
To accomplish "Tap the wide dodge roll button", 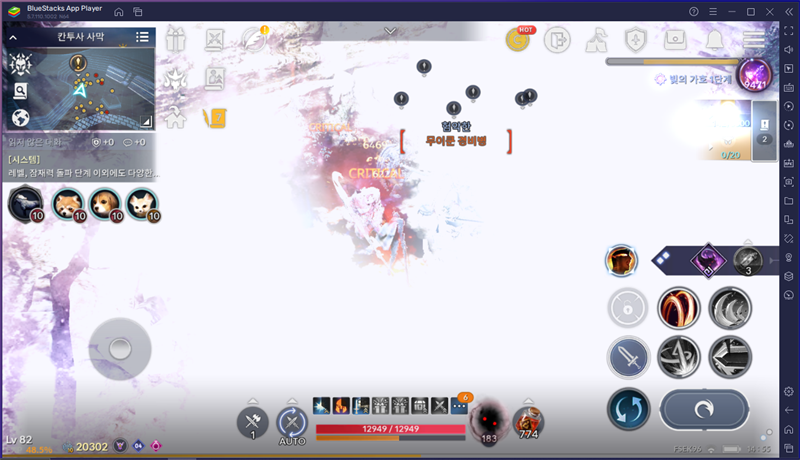I will (704, 408).
